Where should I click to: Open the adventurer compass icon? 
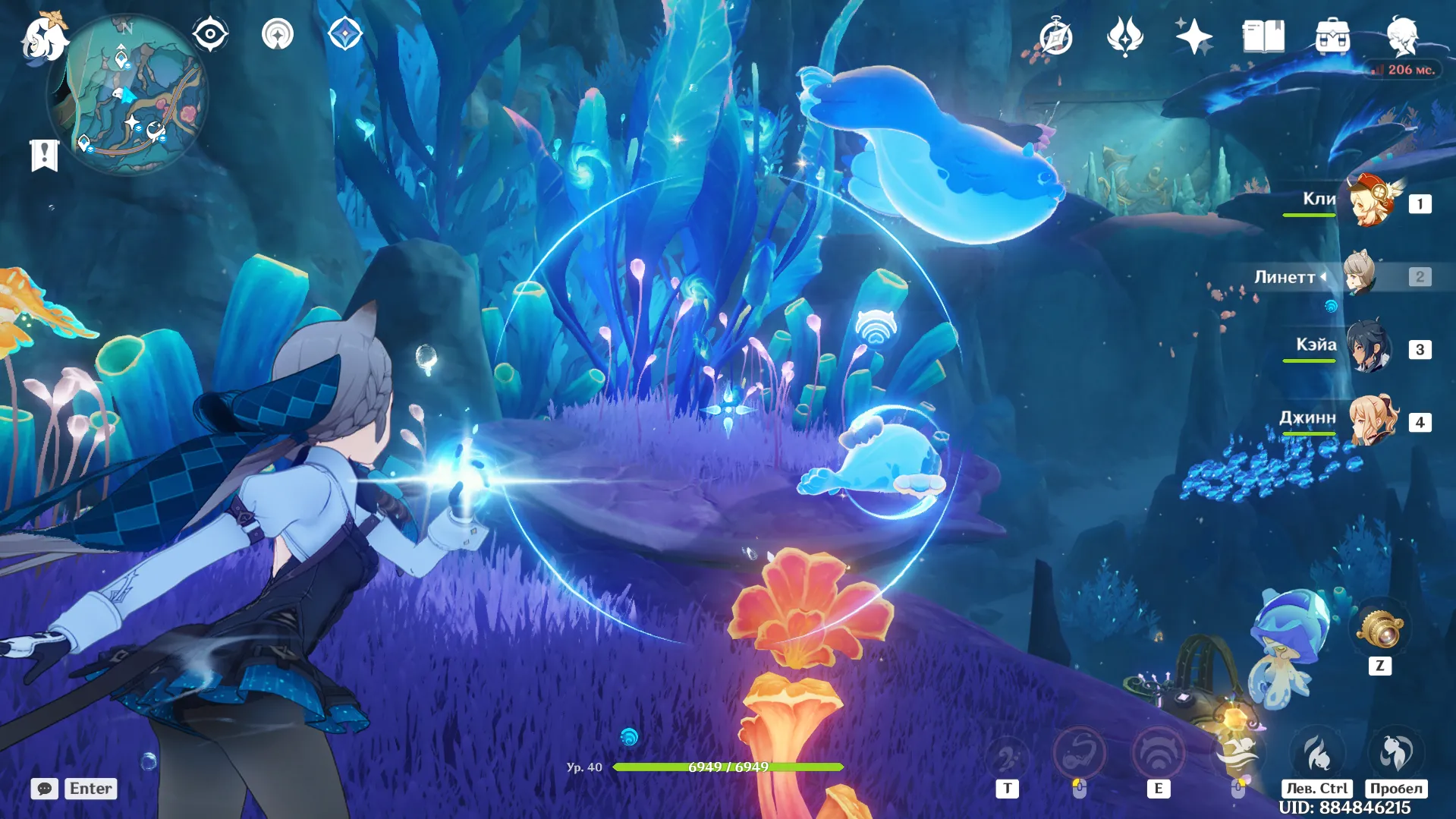[1055, 36]
